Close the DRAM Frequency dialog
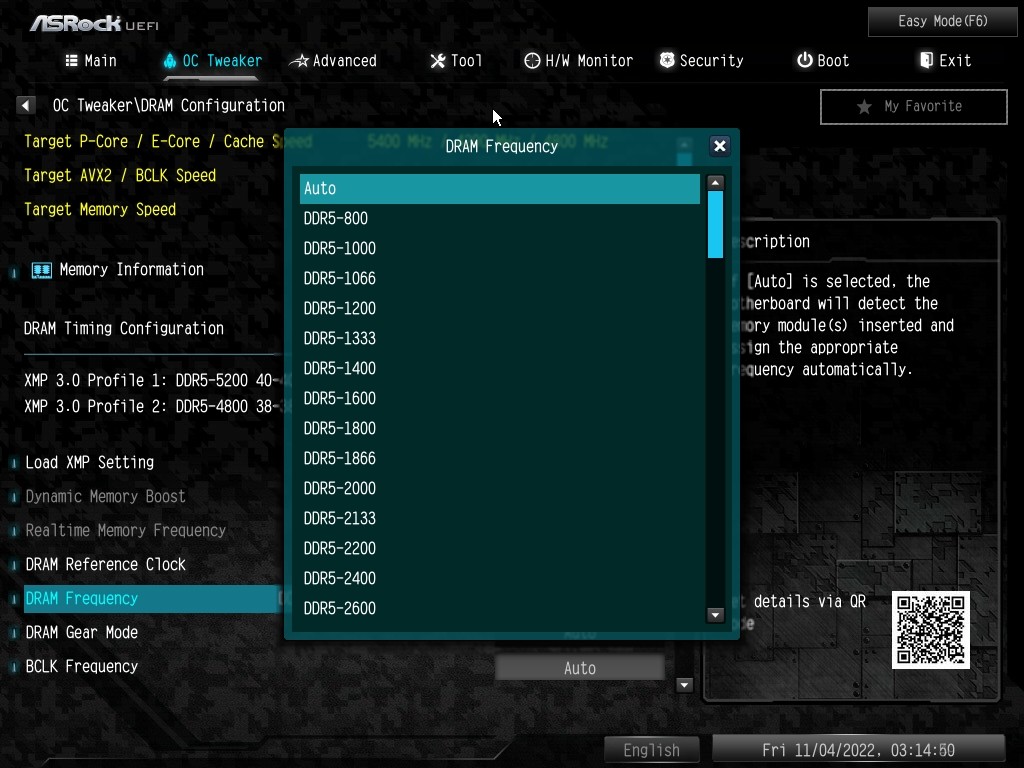This screenshot has height=768, width=1024. point(719,146)
